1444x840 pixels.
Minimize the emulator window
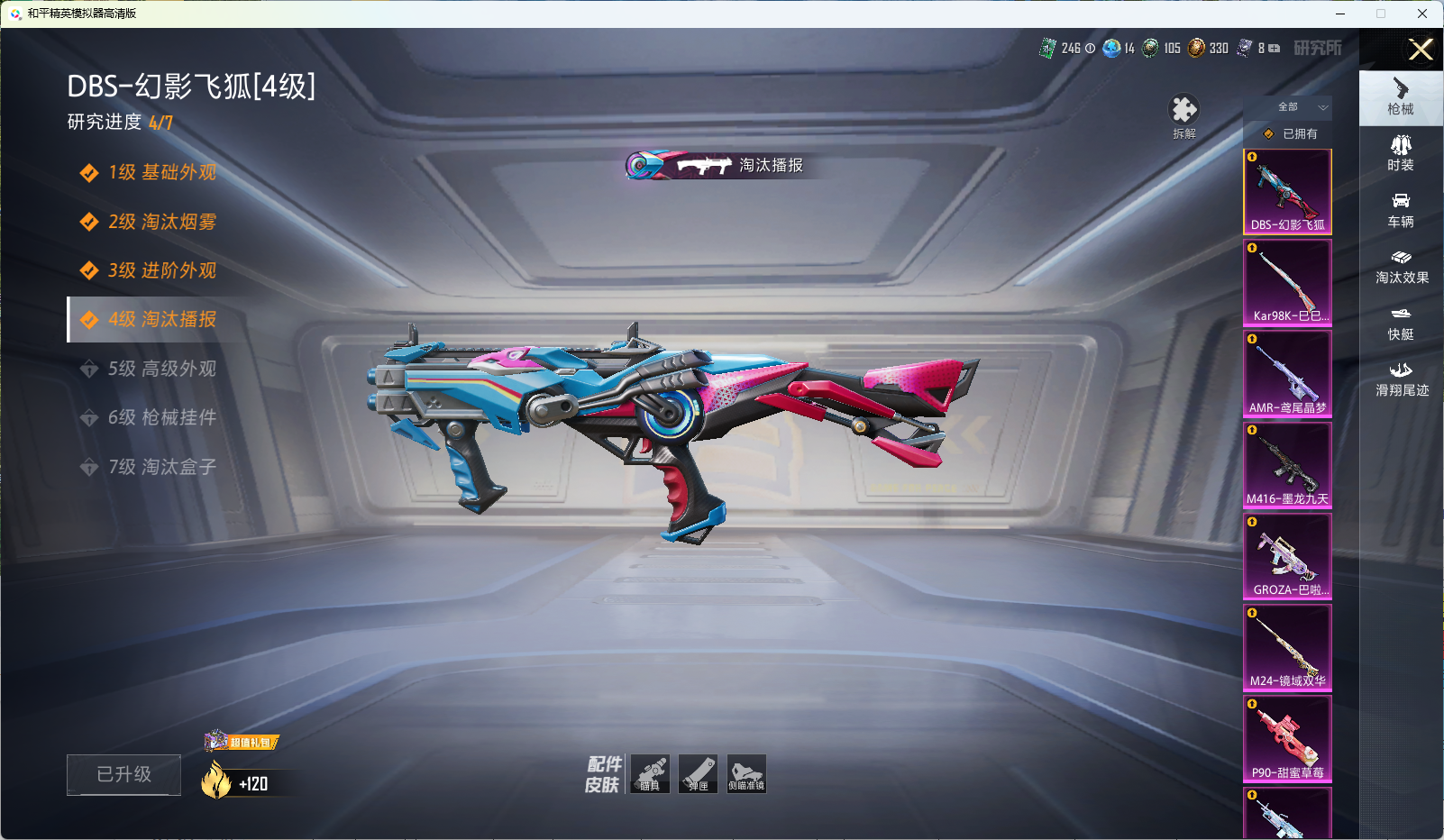point(1340,14)
